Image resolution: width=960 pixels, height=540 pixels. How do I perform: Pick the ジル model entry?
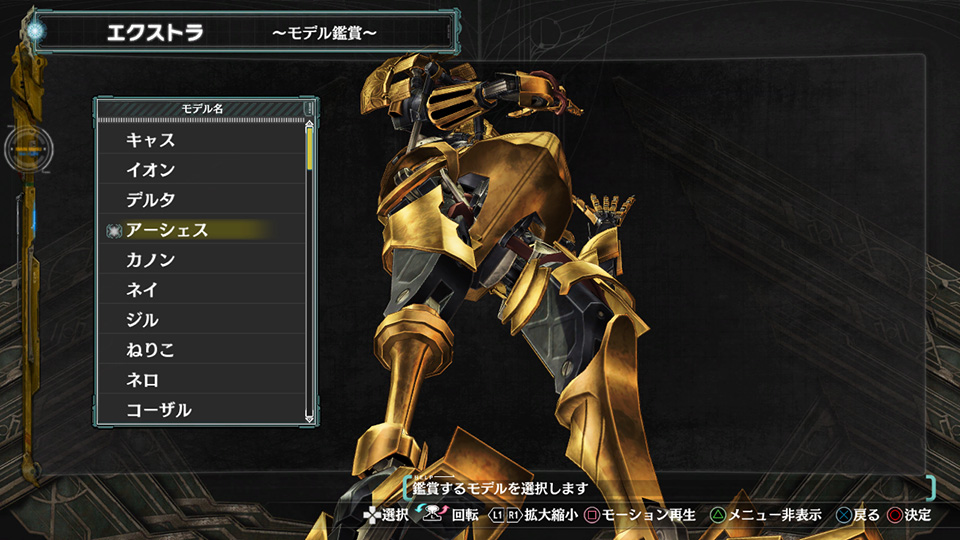[x=142, y=320]
